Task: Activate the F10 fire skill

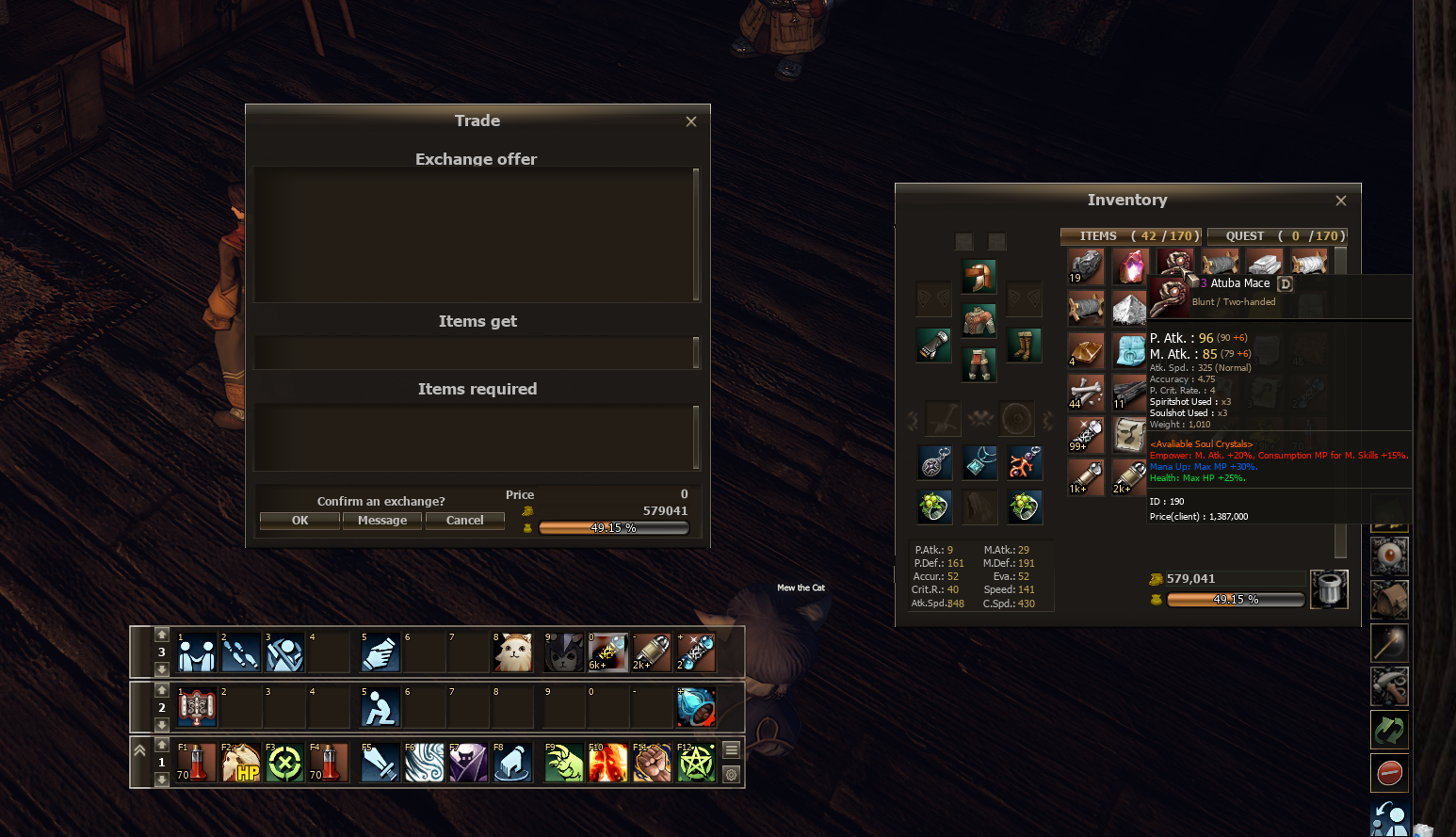Action: point(607,763)
